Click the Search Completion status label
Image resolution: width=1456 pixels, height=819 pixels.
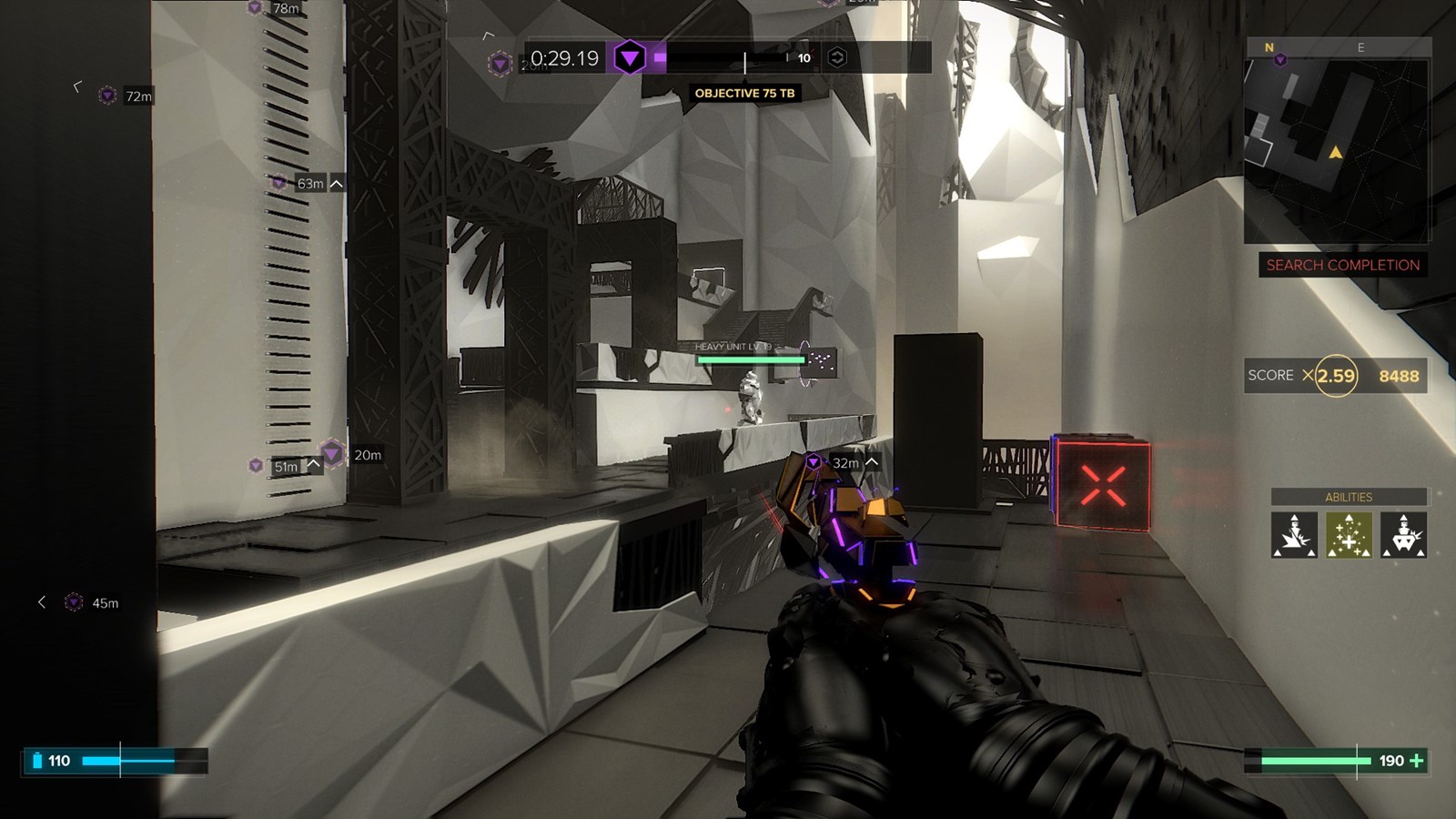point(1342,265)
